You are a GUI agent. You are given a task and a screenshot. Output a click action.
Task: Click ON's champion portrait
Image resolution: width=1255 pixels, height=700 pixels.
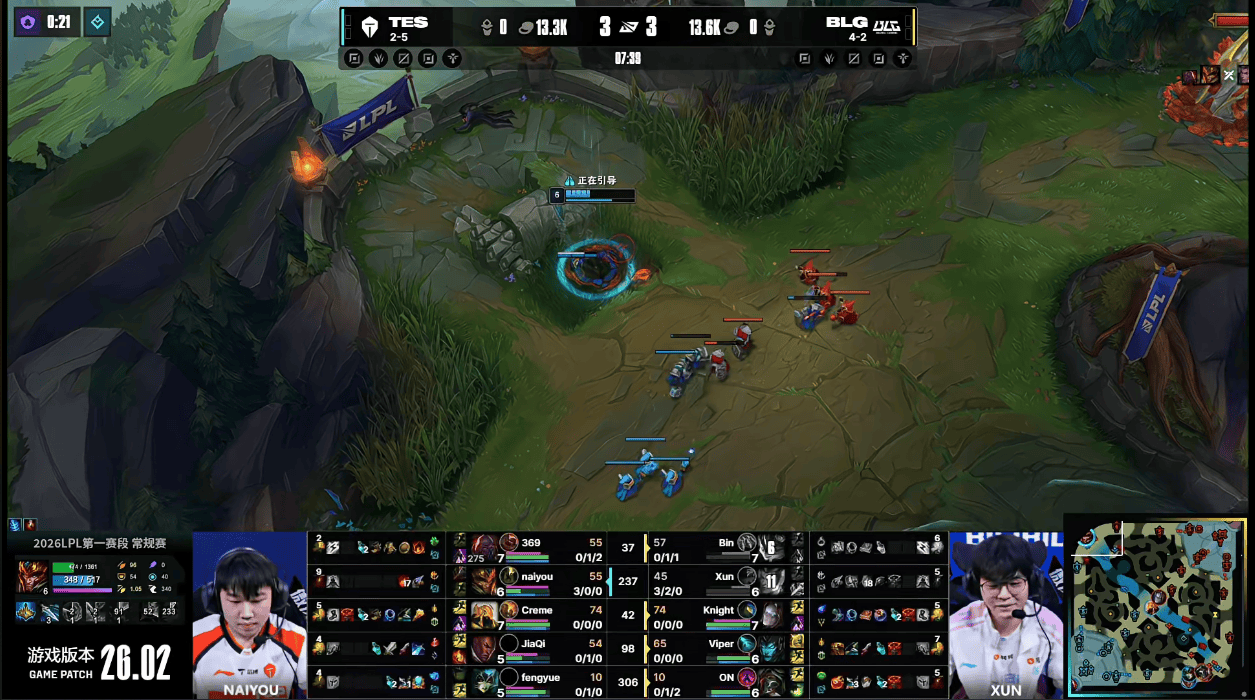[771, 680]
